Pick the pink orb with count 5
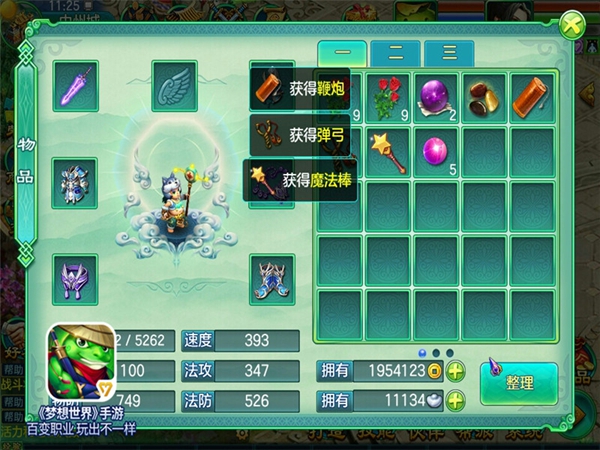The width and height of the screenshot is (600, 450). (437, 151)
